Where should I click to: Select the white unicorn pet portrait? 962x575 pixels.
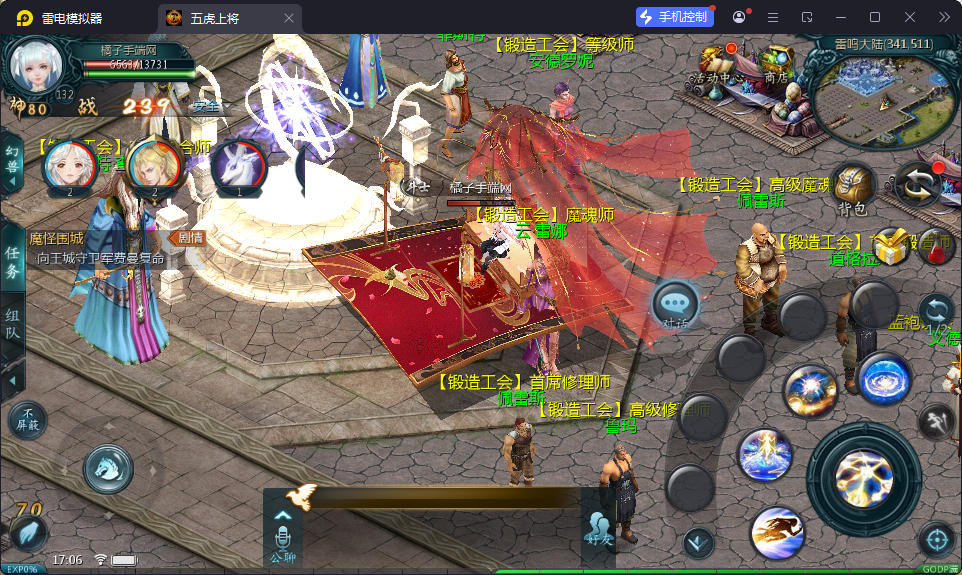(239, 166)
